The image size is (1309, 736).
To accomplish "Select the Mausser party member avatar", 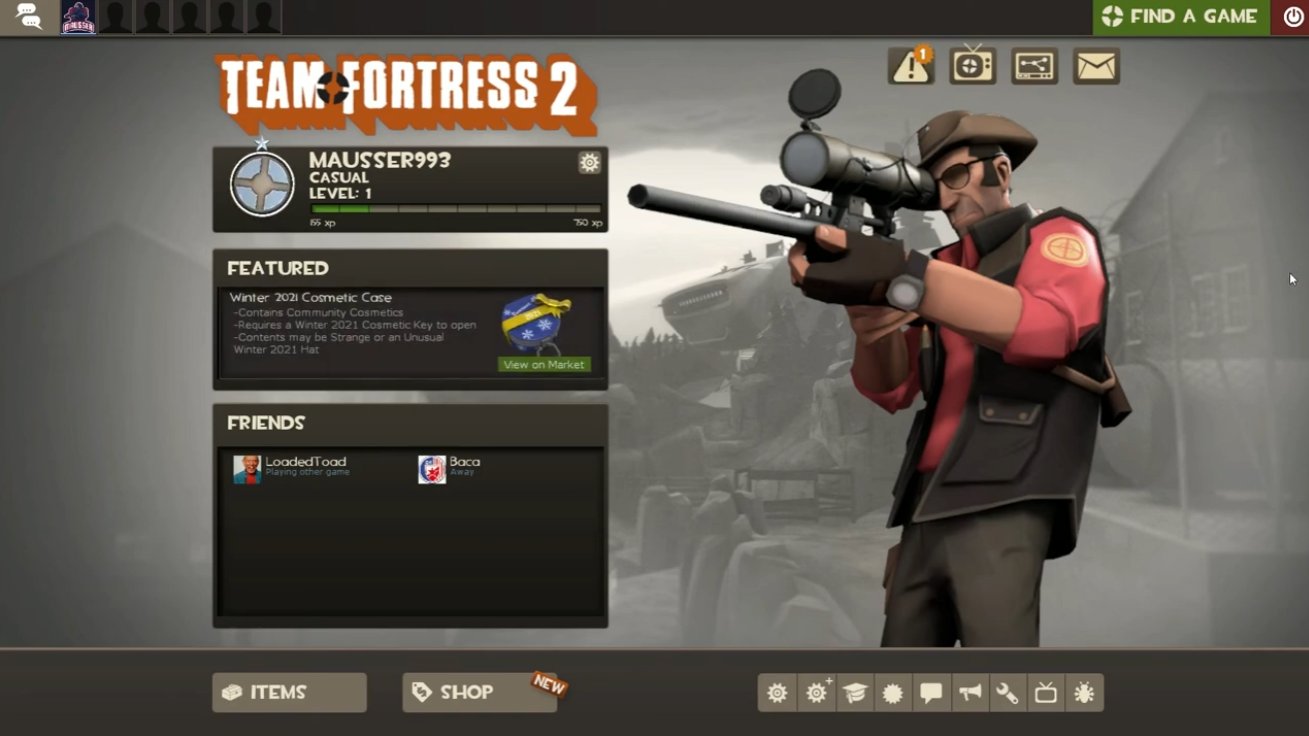I will pyautogui.click(x=79, y=17).
